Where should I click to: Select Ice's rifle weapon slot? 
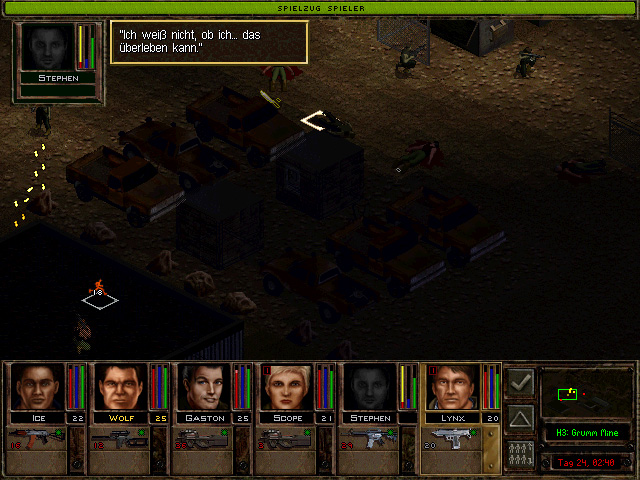pyautogui.click(x=37, y=440)
